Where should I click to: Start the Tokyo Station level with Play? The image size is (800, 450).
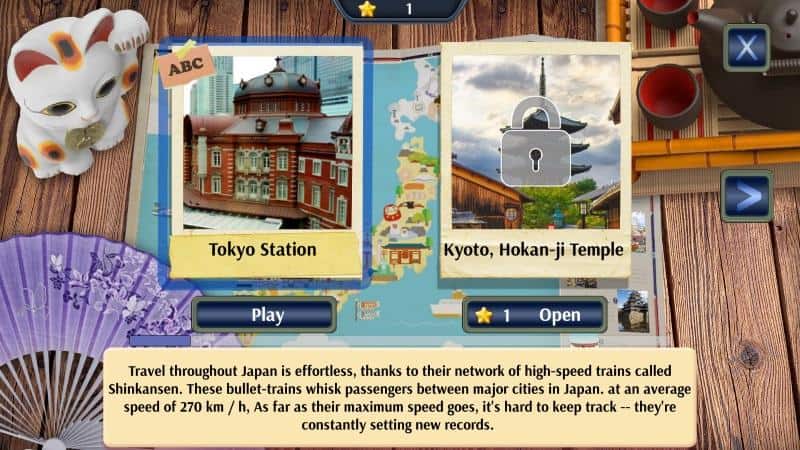267,315
